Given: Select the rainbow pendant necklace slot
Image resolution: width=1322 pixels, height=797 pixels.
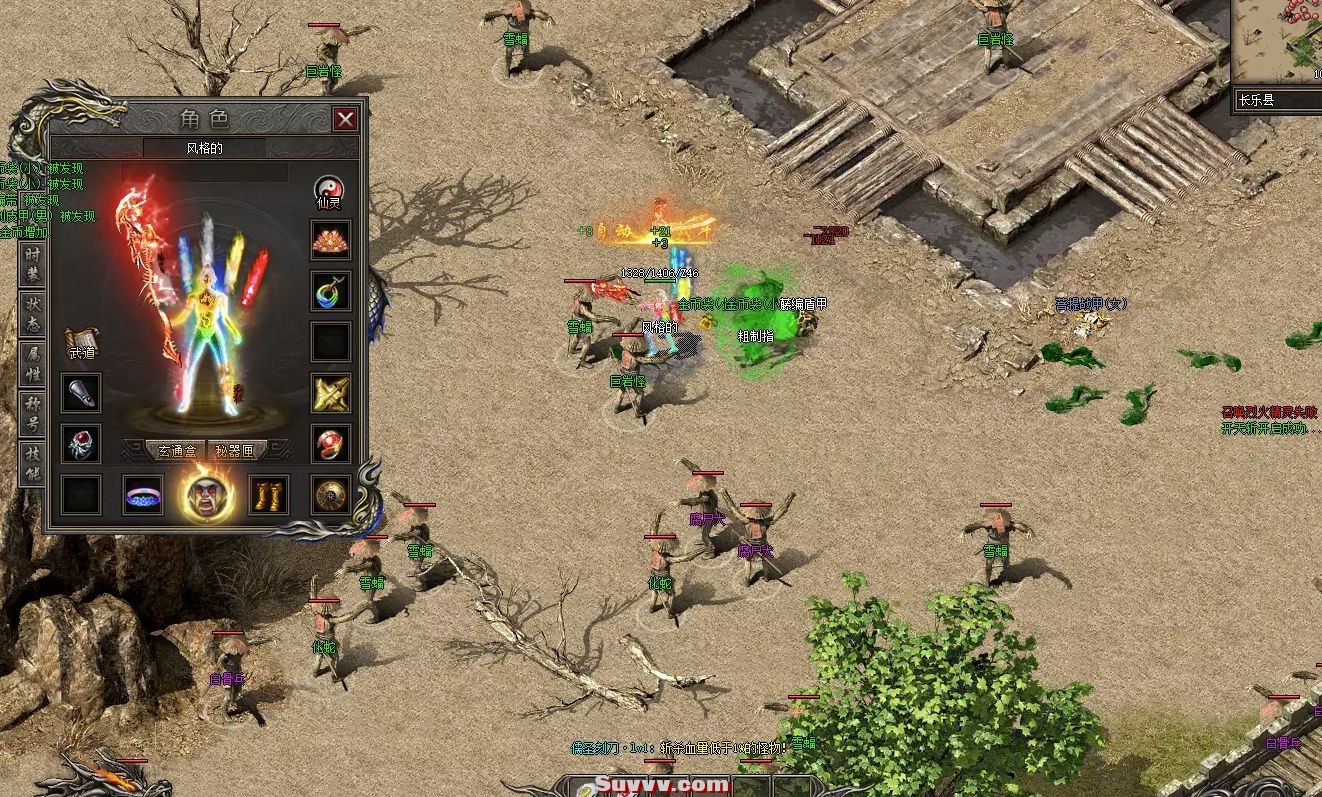Looking at the screenshot, I should pyautogui.click(x=330, y=291).
